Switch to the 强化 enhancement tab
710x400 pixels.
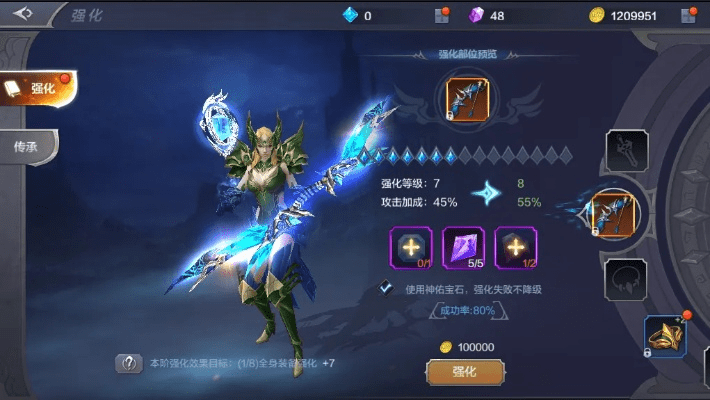[38, 89]
